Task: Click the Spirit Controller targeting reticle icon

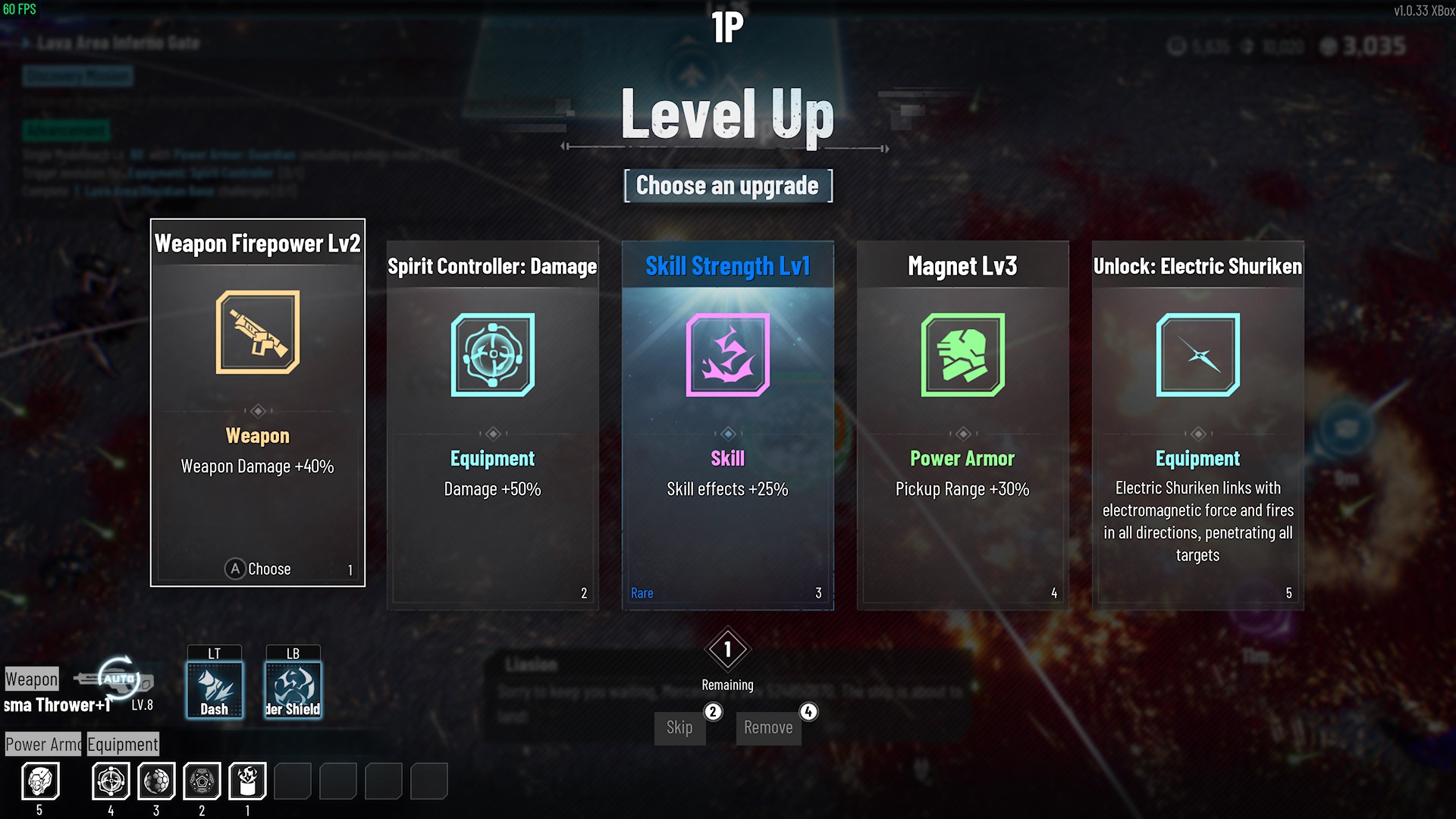Action: pos(492,355)
